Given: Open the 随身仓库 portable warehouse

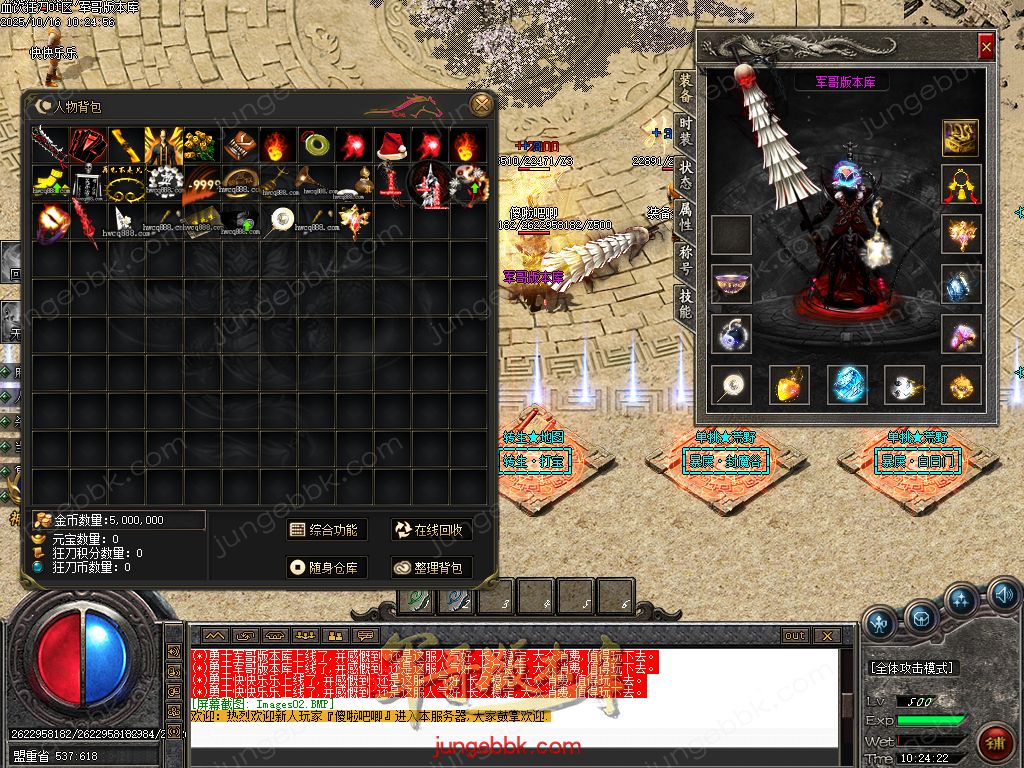Looking at the screenshot, I should pos(323,567).
